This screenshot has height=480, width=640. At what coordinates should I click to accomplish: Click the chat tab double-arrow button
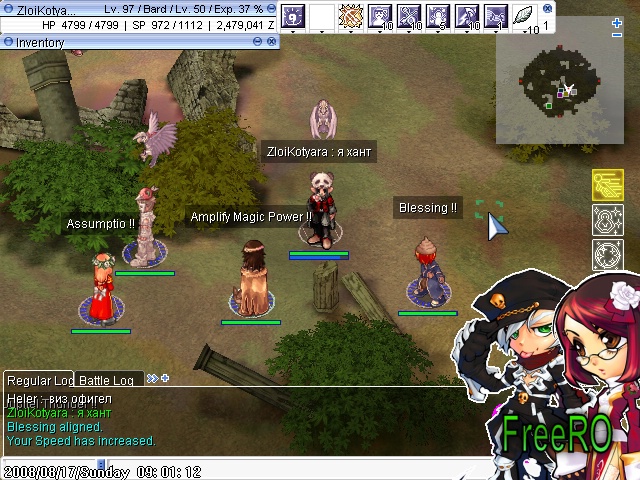point(152,379)
